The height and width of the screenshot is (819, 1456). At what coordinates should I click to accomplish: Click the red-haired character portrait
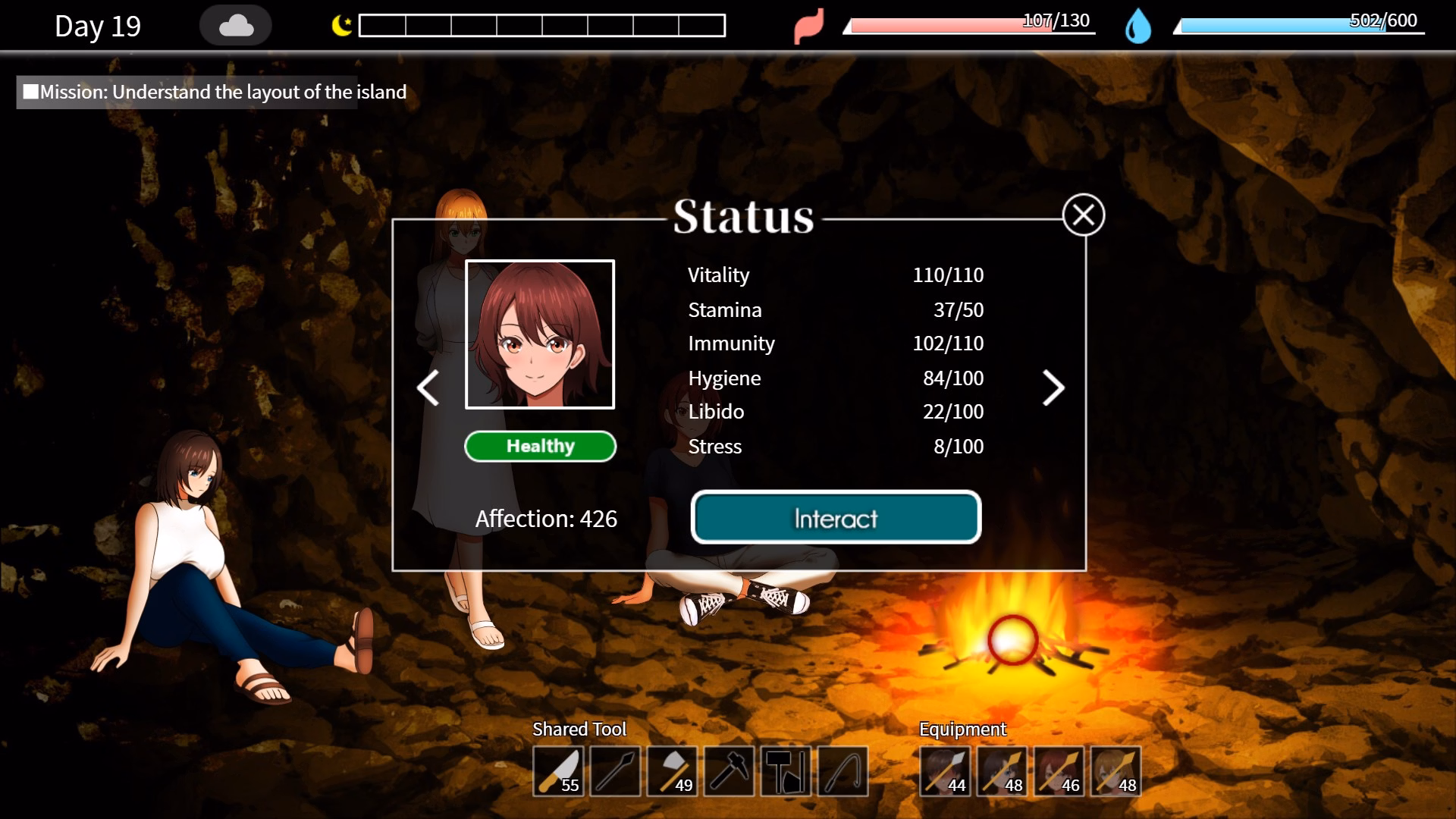click(x=540, y=334)
